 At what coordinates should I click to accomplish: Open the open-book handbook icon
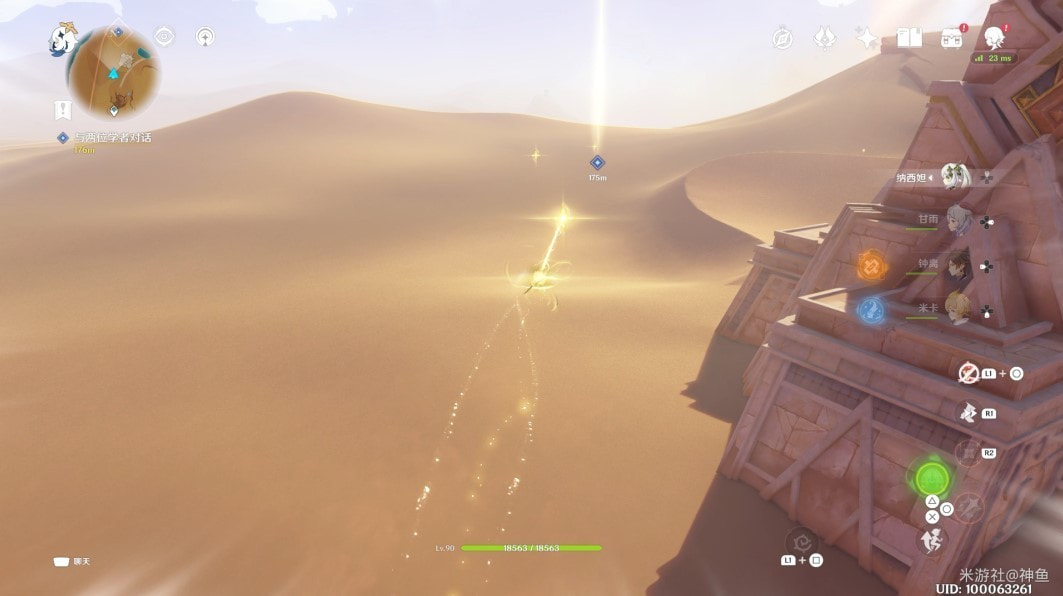point(909,38)
